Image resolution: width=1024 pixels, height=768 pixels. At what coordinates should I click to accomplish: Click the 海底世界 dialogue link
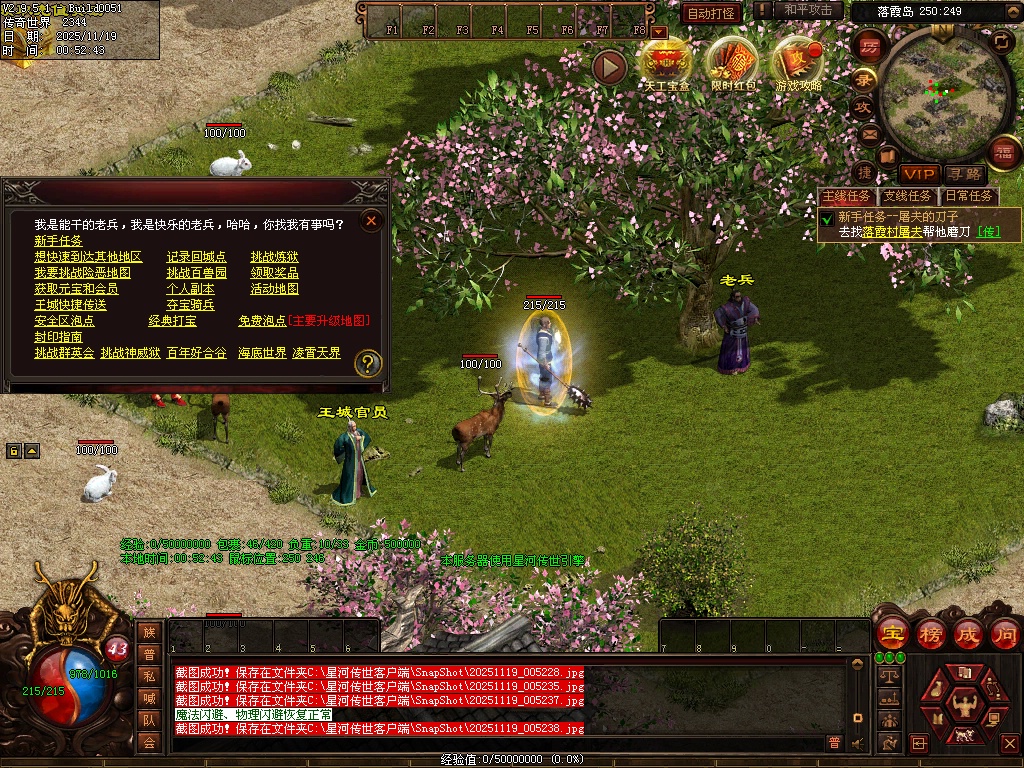pyautogui.click(x=262, y=353)
